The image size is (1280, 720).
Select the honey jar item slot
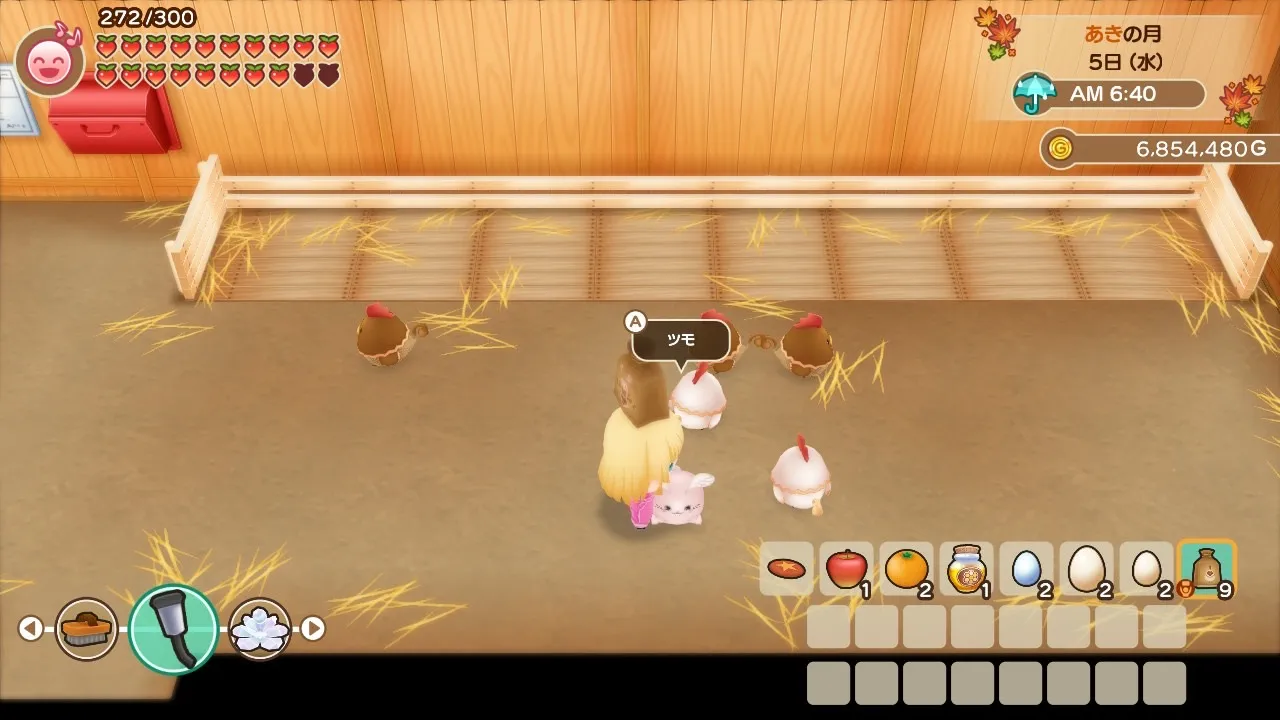tap(966, 569)
